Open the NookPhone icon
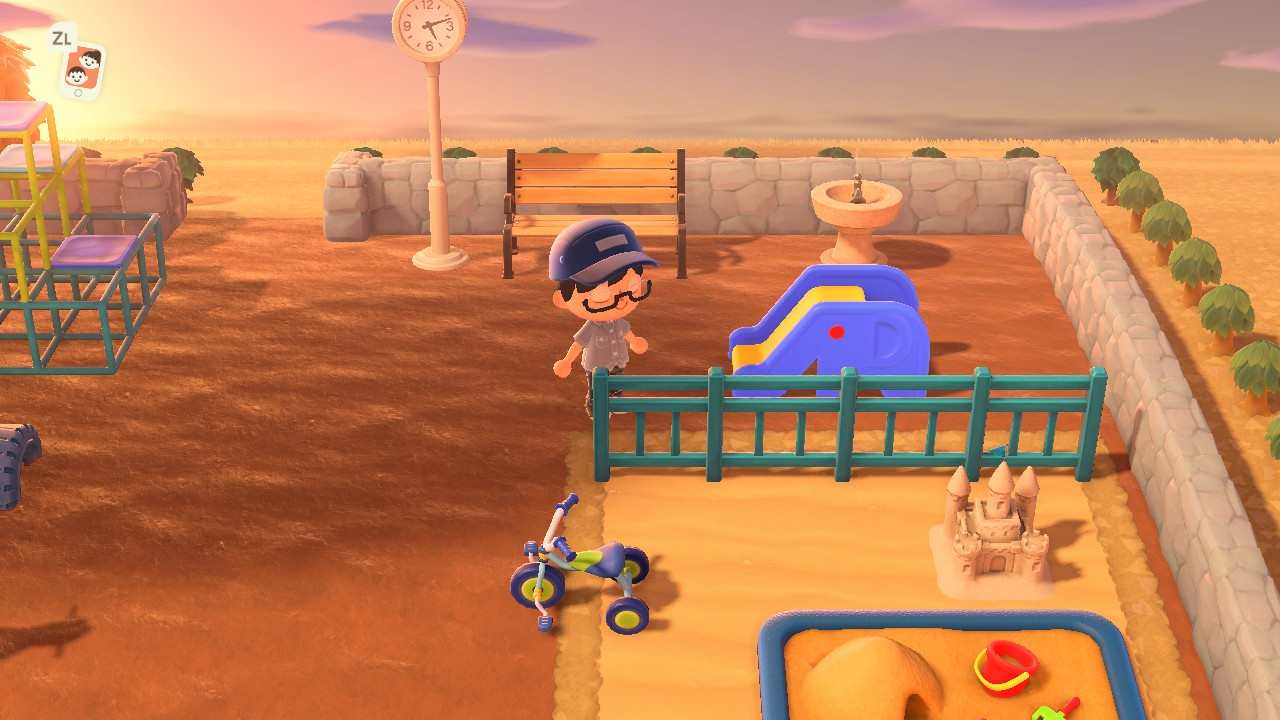 pos(82,70)
